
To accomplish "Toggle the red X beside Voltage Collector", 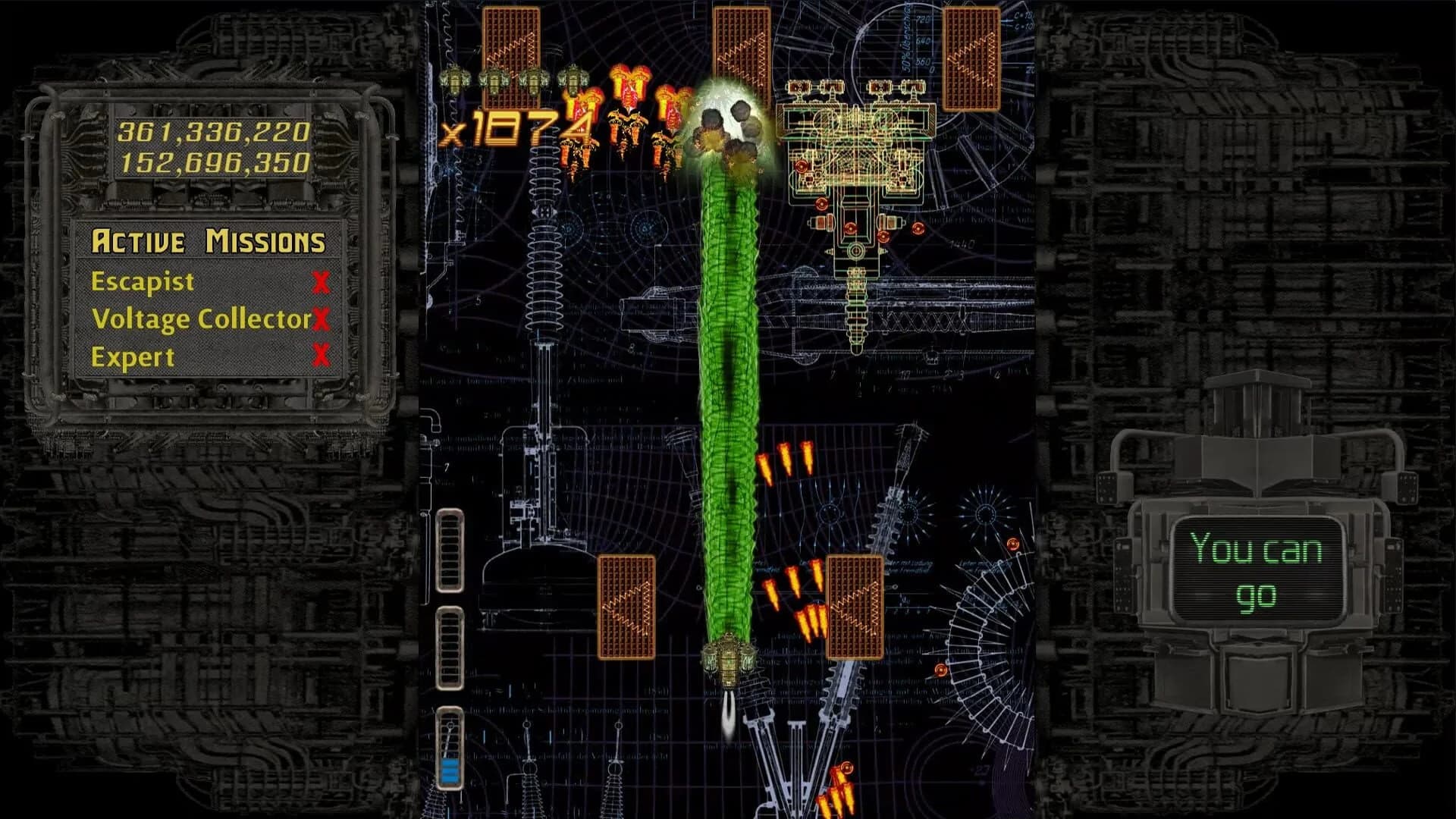I will pos(322,320).
